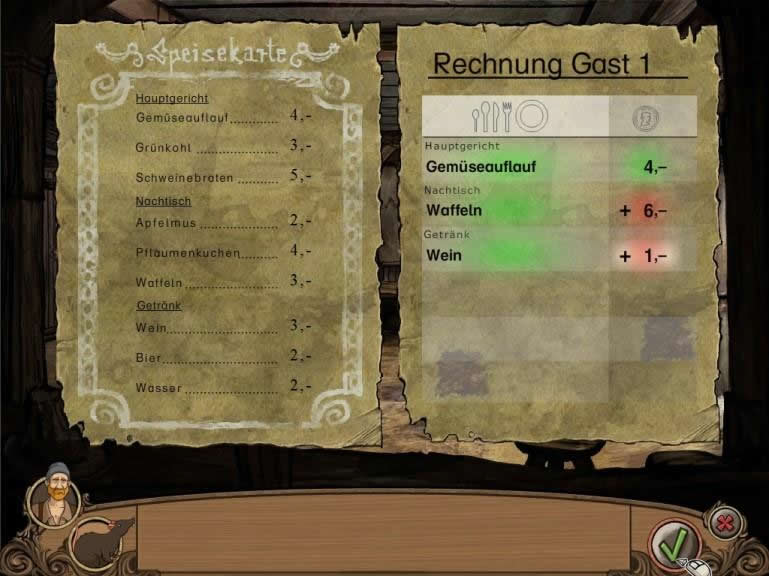
Task: Confirm the bill with the green checkmark
Action: point(670,543)
